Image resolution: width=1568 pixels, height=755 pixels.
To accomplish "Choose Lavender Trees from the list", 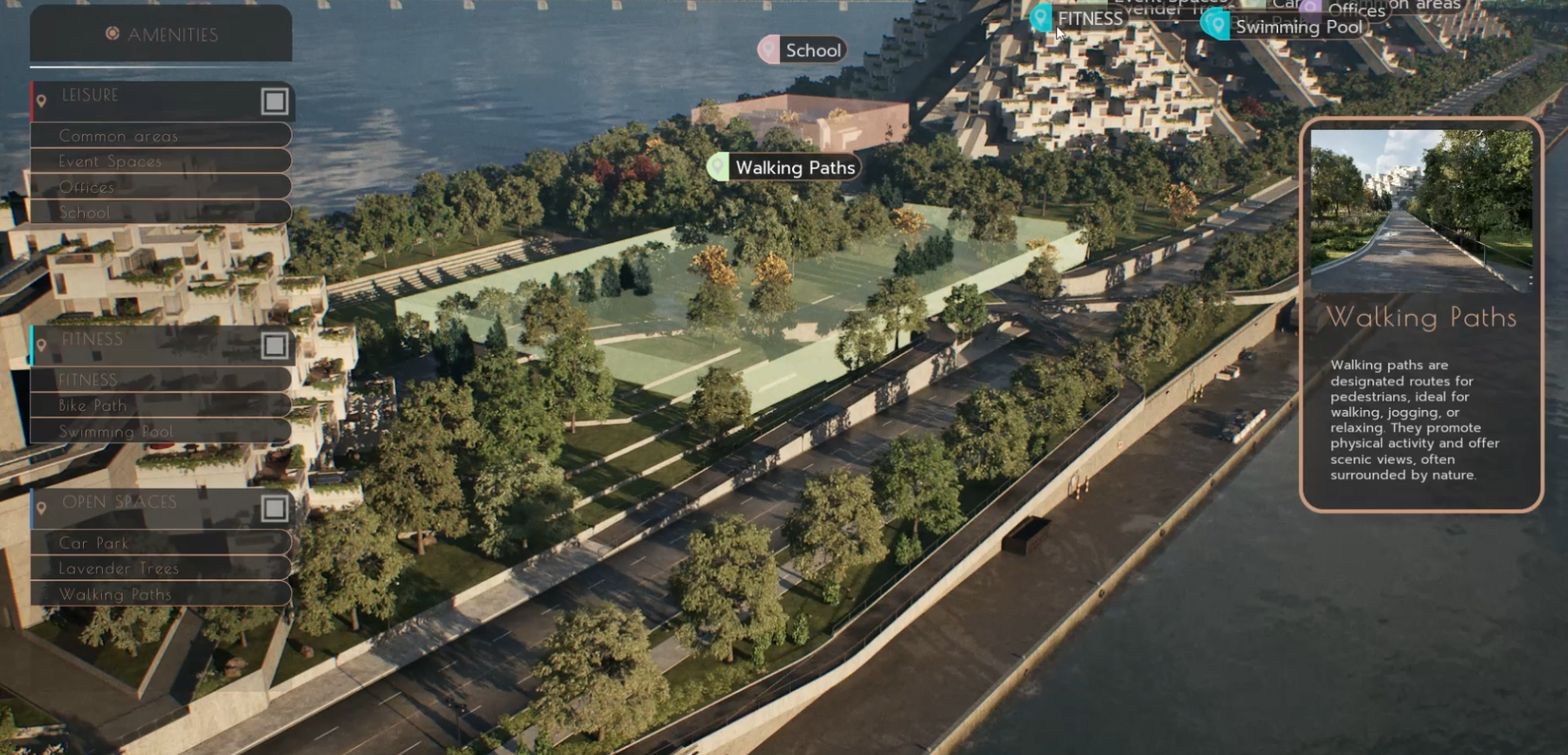I will 161,568.
